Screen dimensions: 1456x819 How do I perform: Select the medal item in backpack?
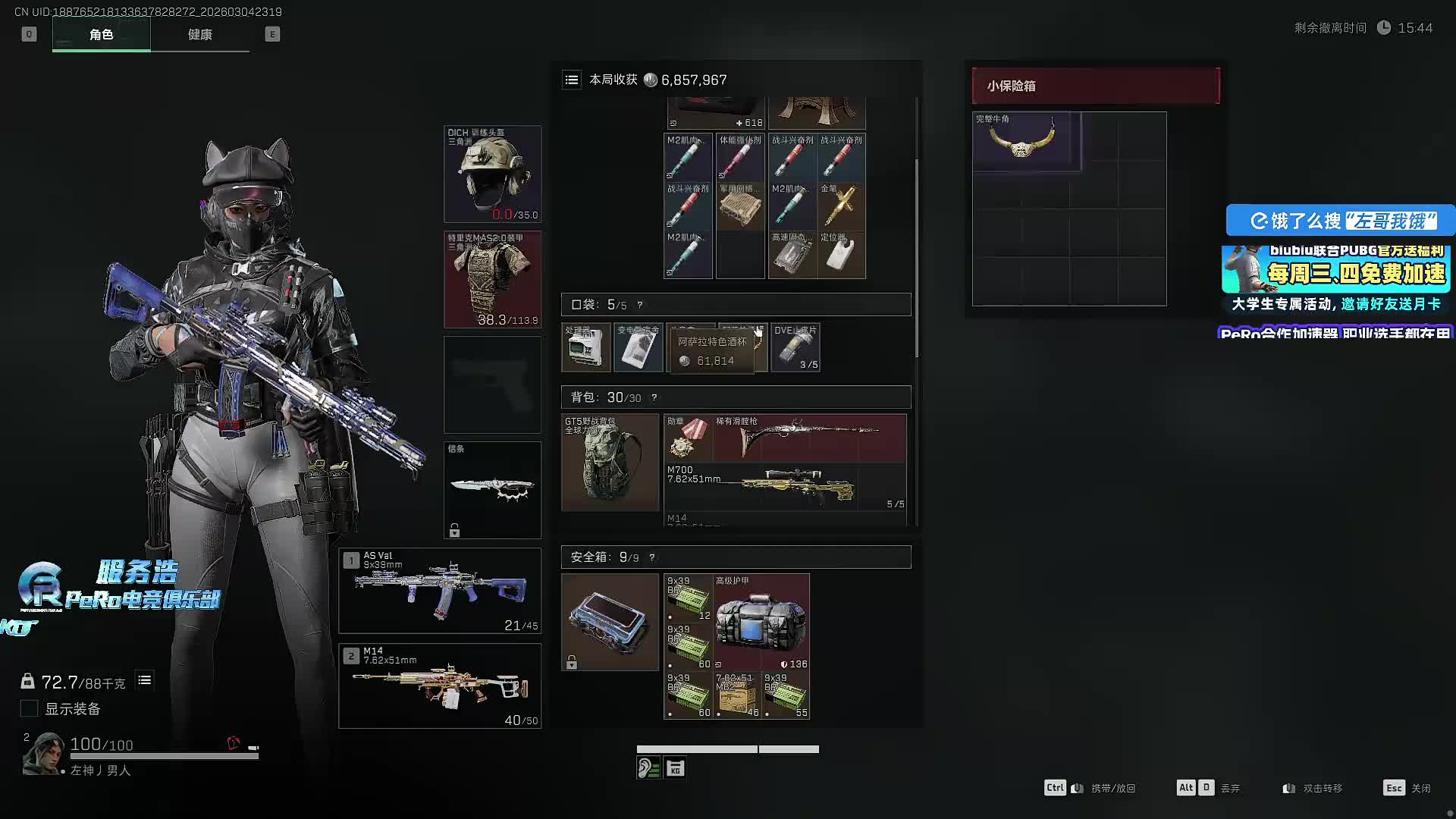688,438
